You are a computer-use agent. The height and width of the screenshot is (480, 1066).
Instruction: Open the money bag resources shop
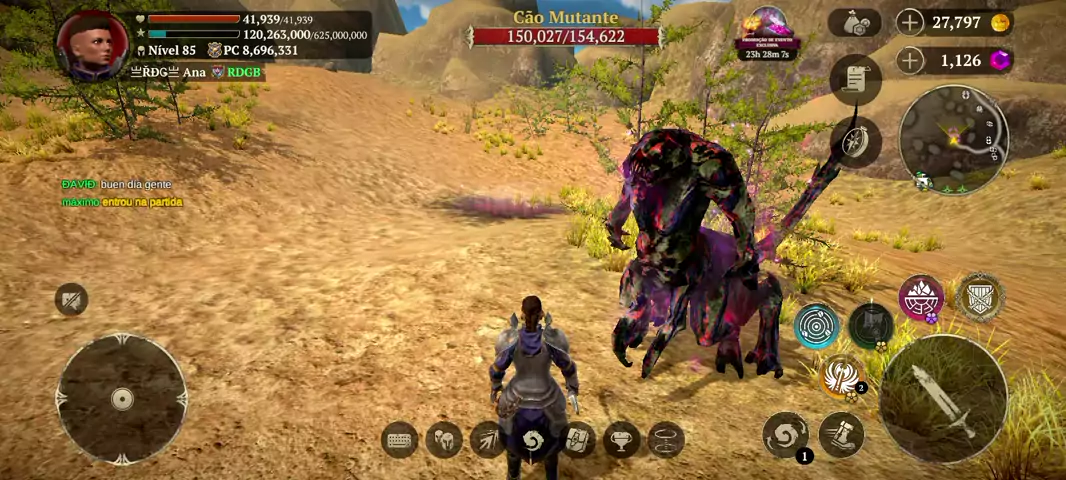(854, 23)
